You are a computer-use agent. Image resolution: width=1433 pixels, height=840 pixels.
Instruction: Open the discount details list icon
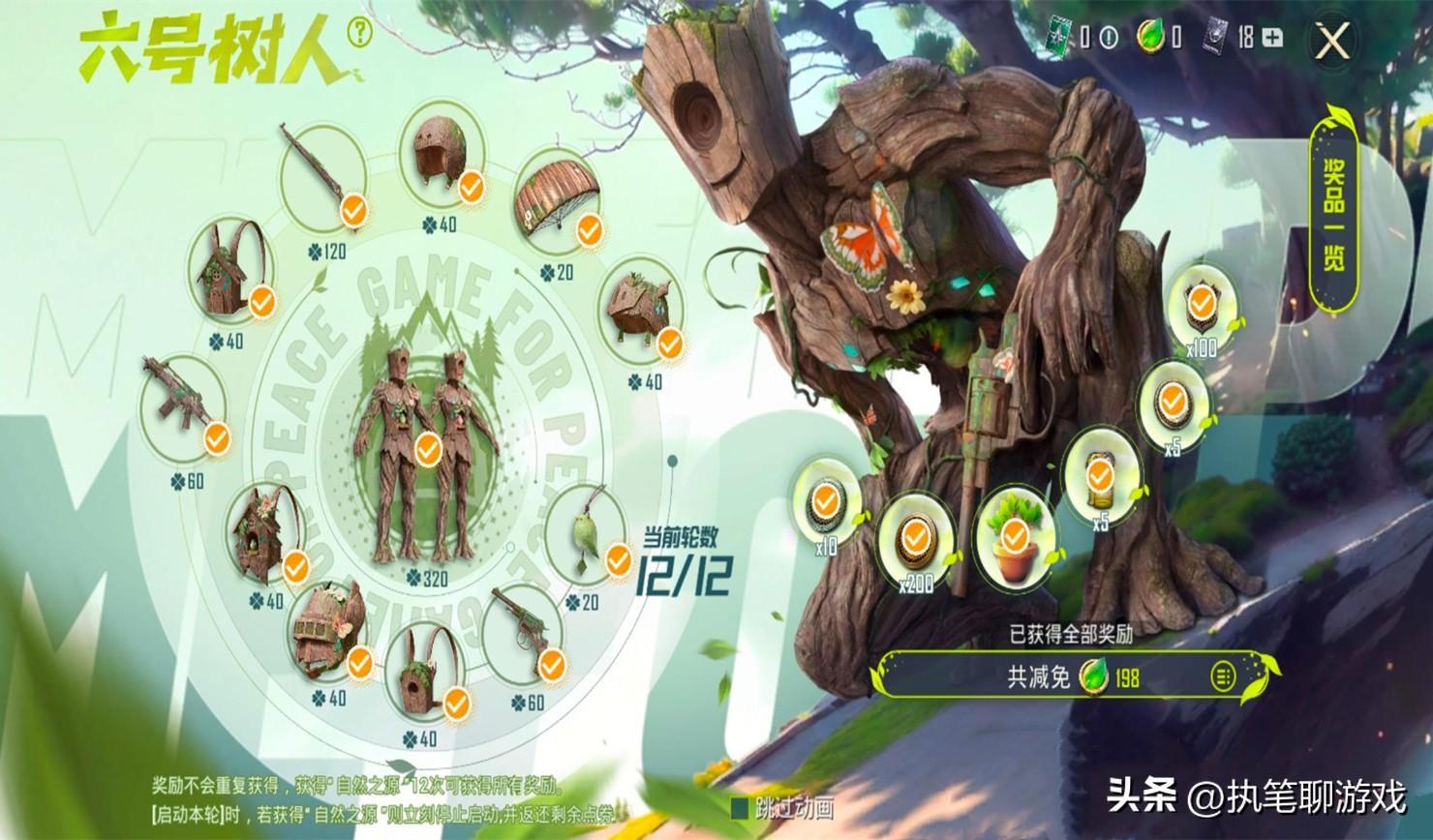pos(1224,675)
